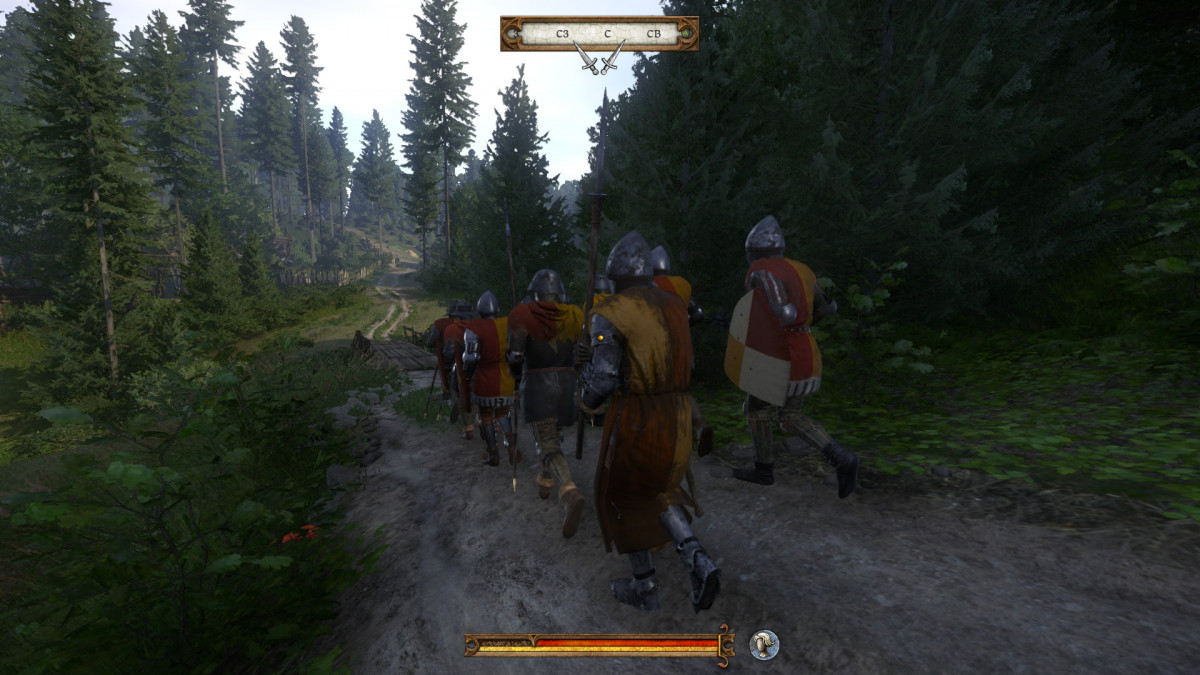Click the crossed swords marker under the compass

tap(599, 59)
